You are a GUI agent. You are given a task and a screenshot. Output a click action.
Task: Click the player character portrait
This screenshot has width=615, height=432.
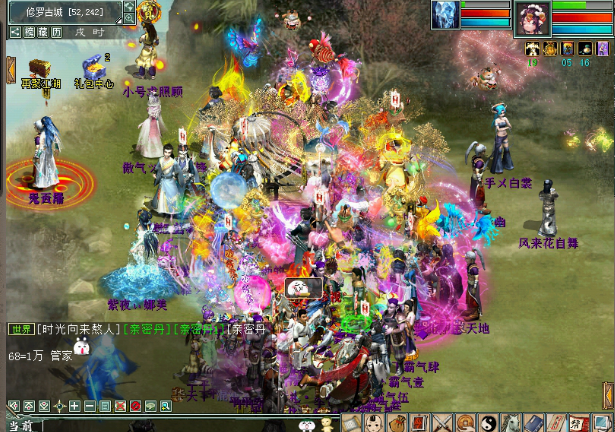click(x=532, y=19)
